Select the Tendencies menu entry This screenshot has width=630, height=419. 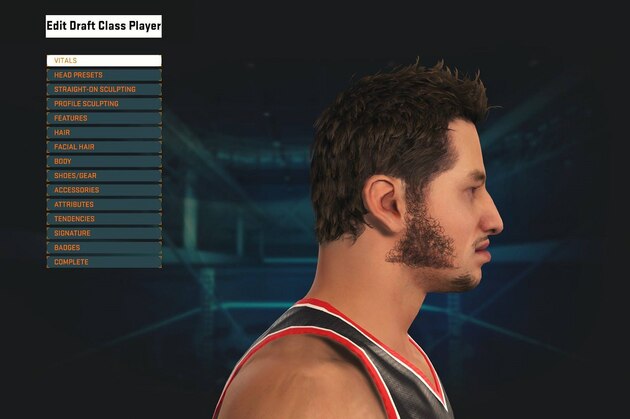point(103,219)
